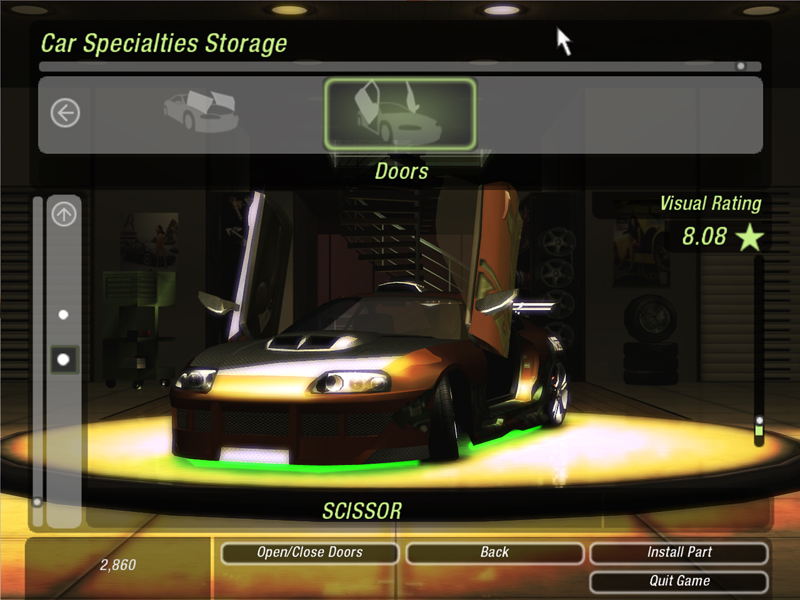Click the up arrow in the parts list
The image size is (800, 600).
coord(64,214)
